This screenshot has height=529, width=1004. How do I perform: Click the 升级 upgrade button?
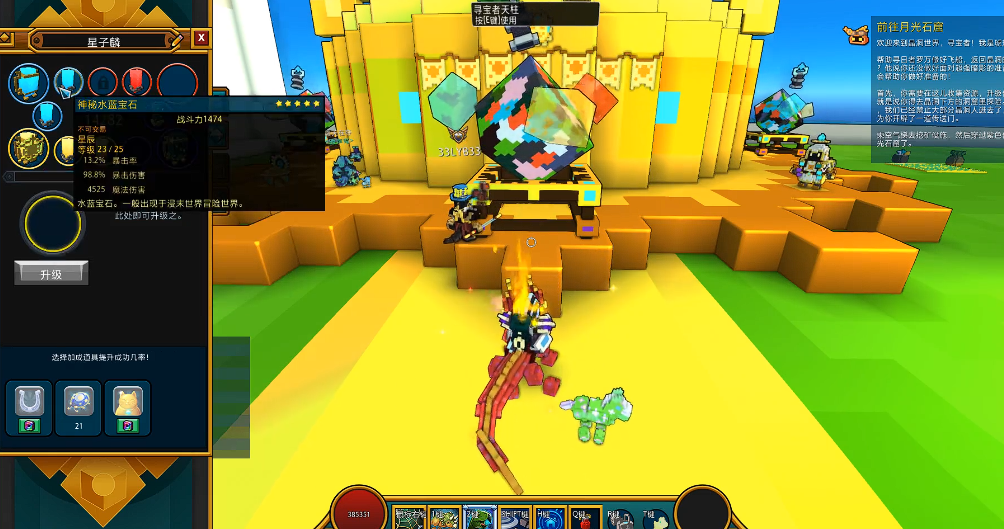coord(51,273)
